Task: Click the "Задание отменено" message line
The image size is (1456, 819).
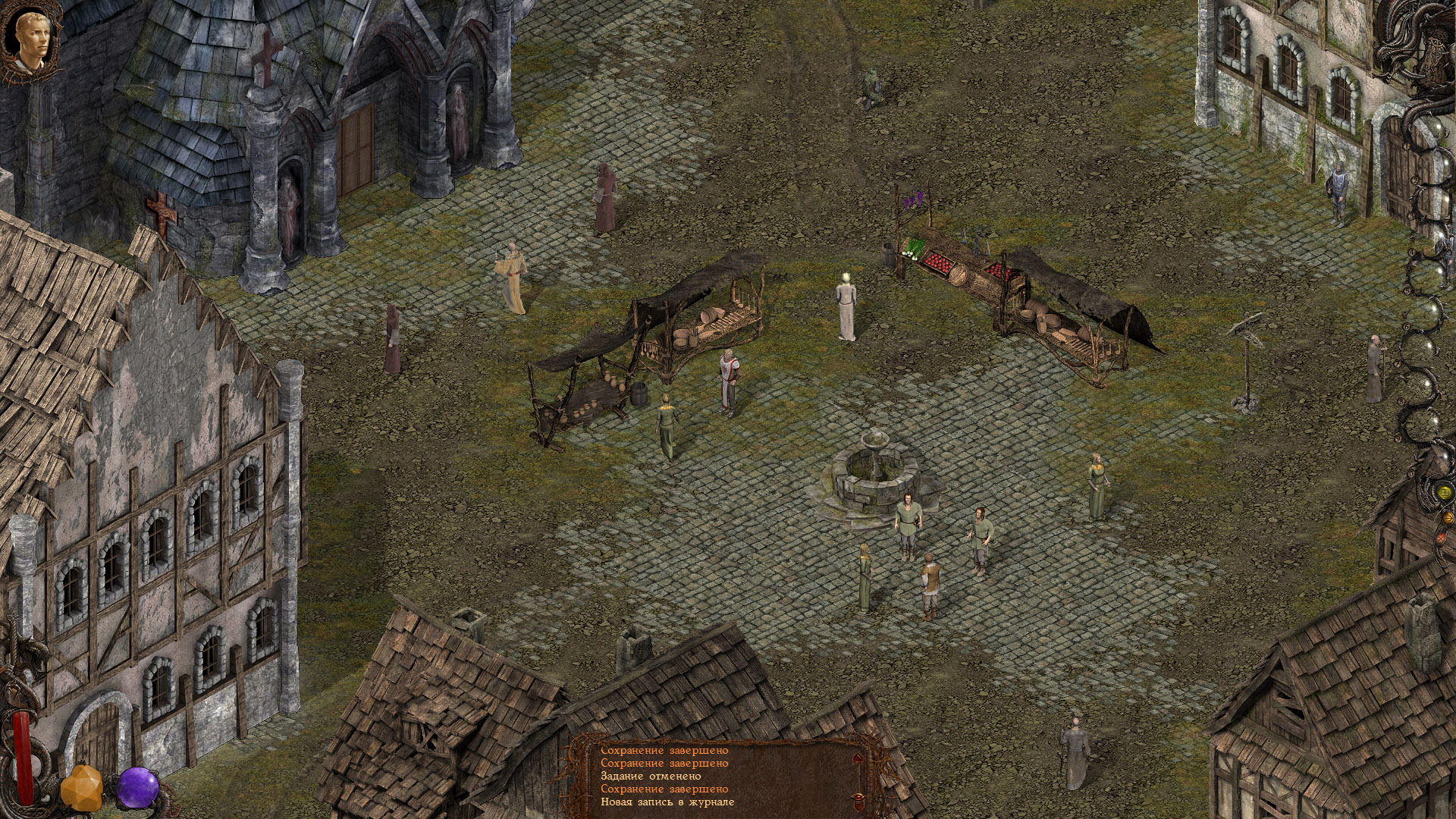Action: 651,778
